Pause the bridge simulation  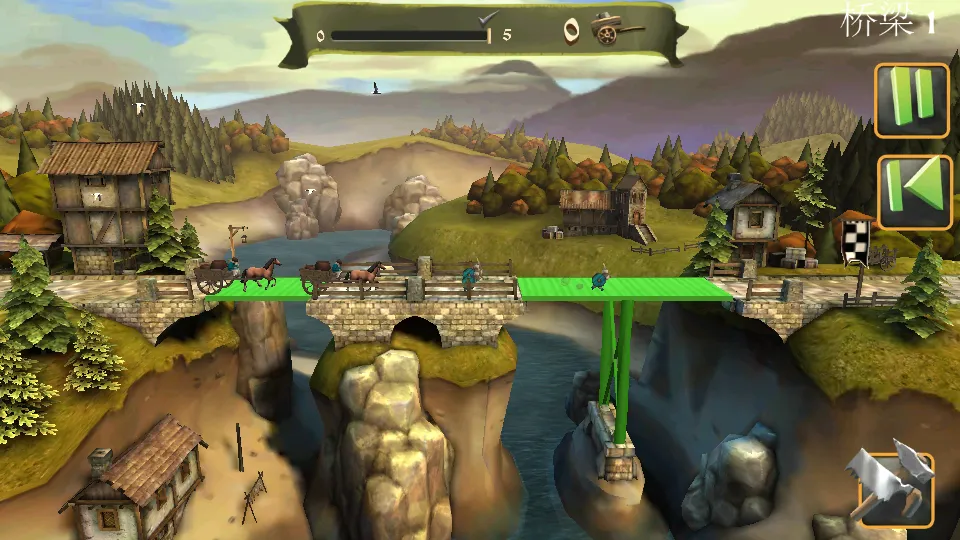coord(911,101)
